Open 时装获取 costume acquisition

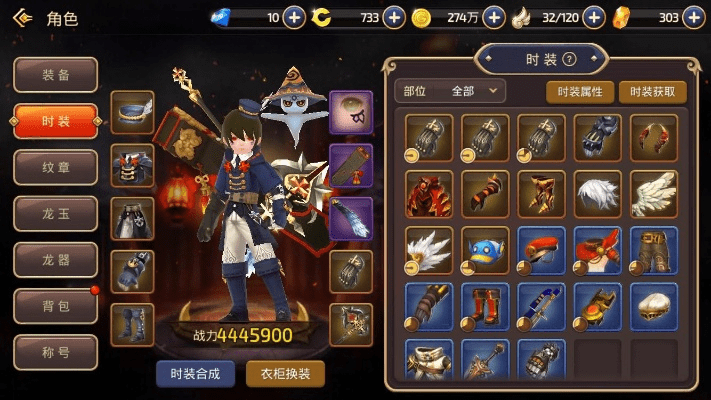tap(653, 91)
